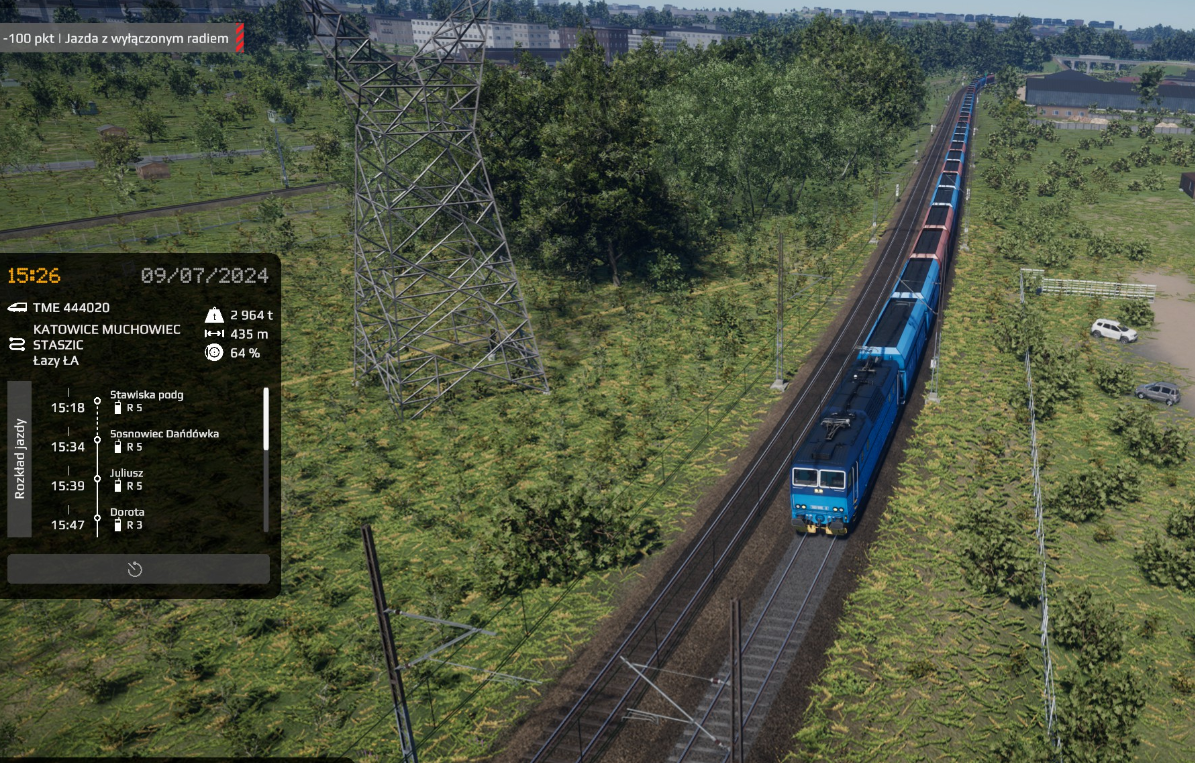Select the Stawiska podg timetable stop
1195x763 pixels.
pos(146,395)
